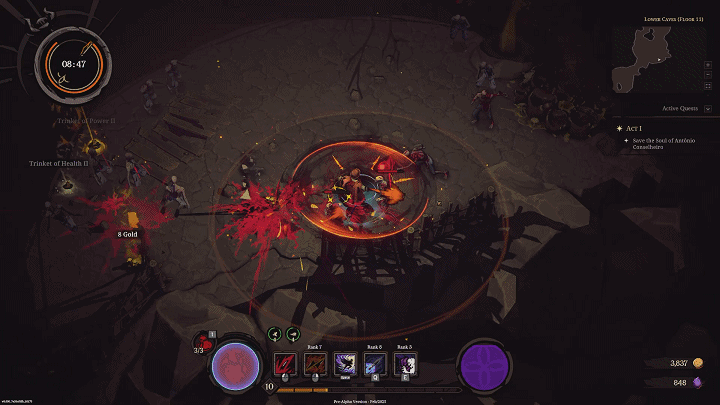The width and height of the screenshot is (720, 405).
Task: Trigger the purple dash ability icon
Action: click(345, 363)
